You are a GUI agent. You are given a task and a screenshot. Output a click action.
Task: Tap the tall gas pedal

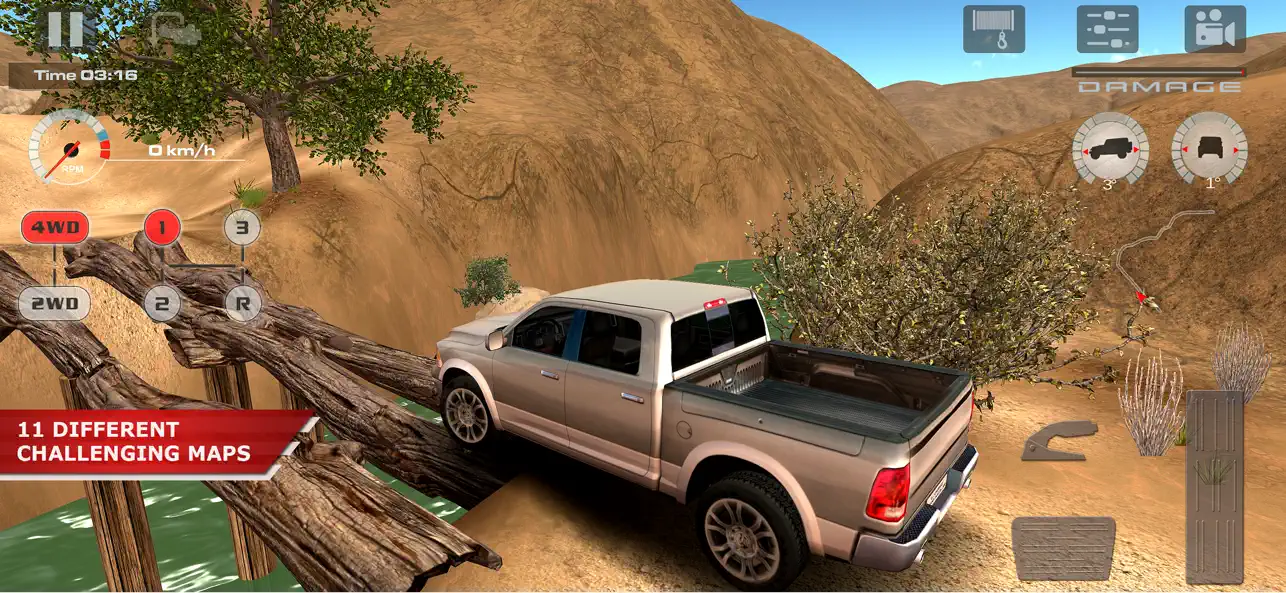(1214, 487)
